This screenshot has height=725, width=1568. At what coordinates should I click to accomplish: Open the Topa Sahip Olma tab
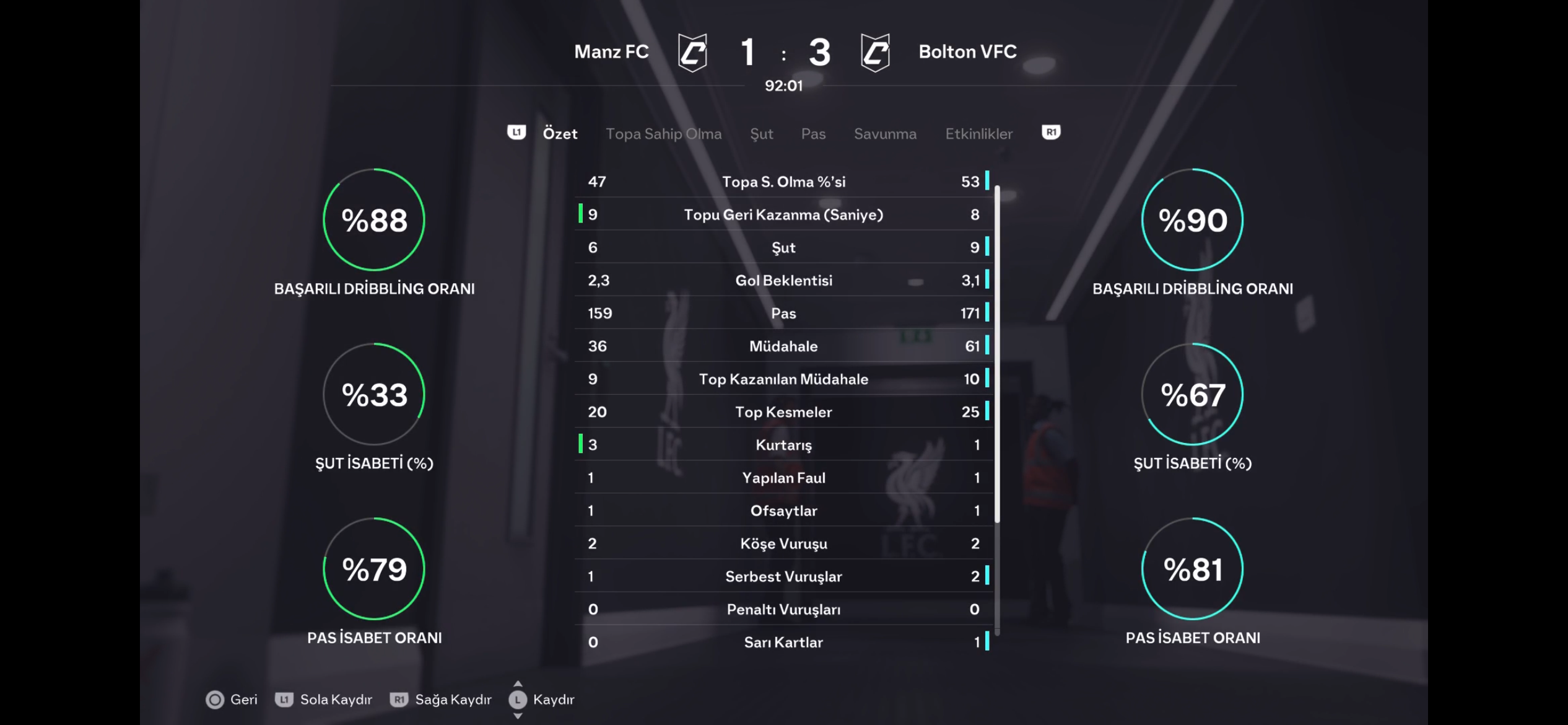663,134
